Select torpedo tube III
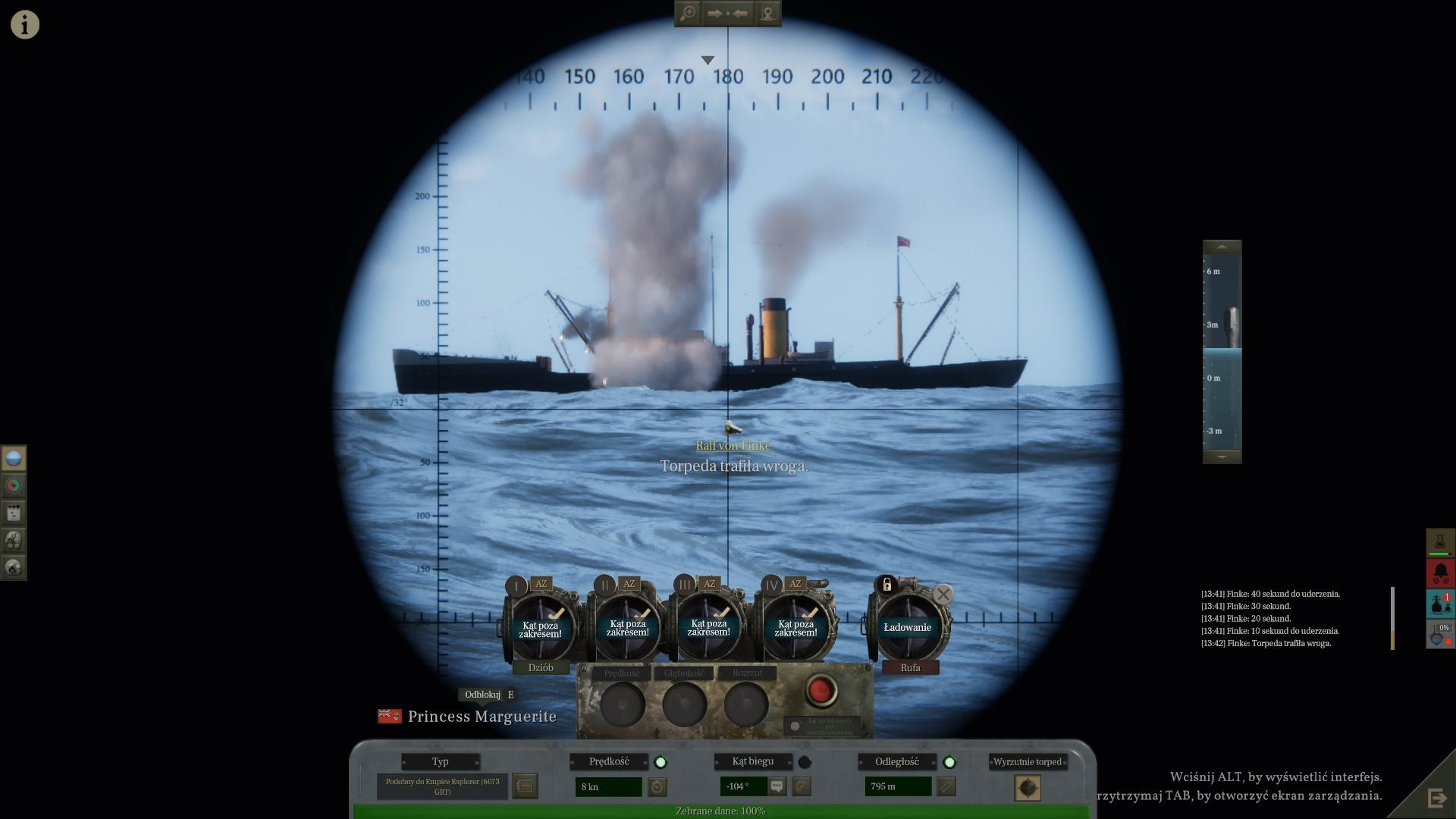This screenshot has width=1456, height=819. coord(708,628)
